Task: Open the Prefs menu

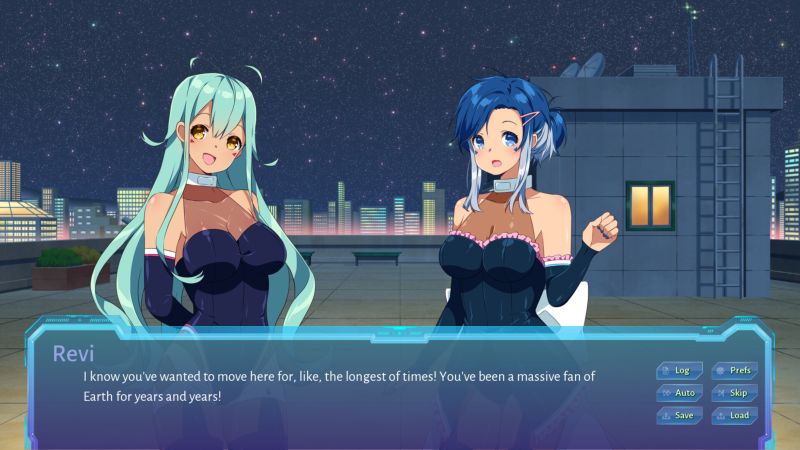Action: pos(734,370)
